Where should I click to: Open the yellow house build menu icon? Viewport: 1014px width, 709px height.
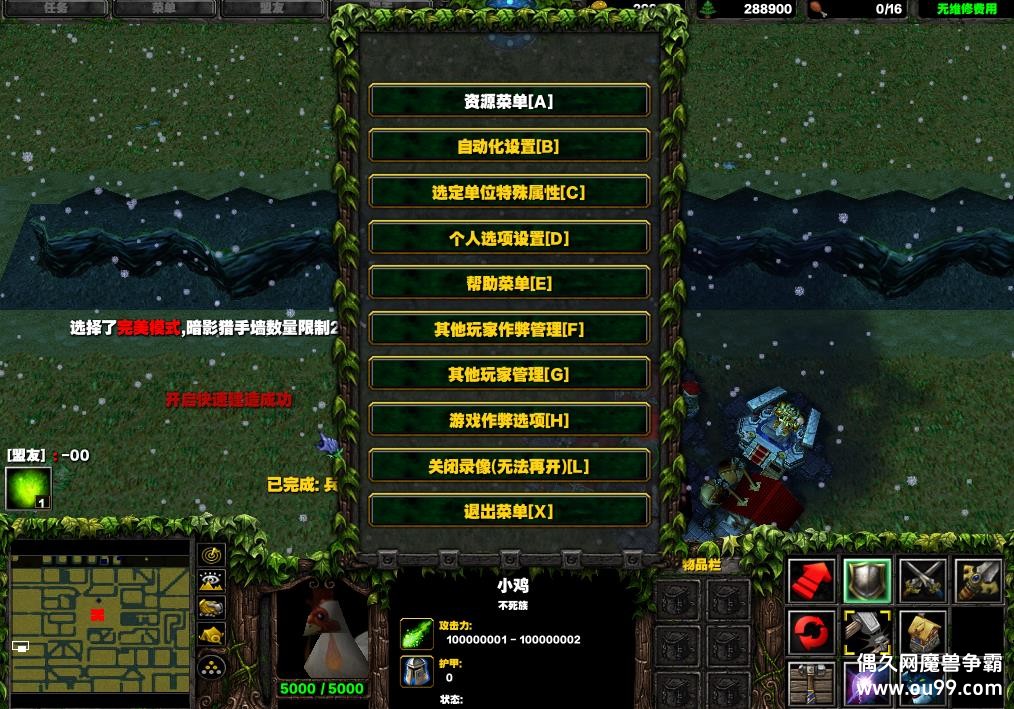click(922, 633)
